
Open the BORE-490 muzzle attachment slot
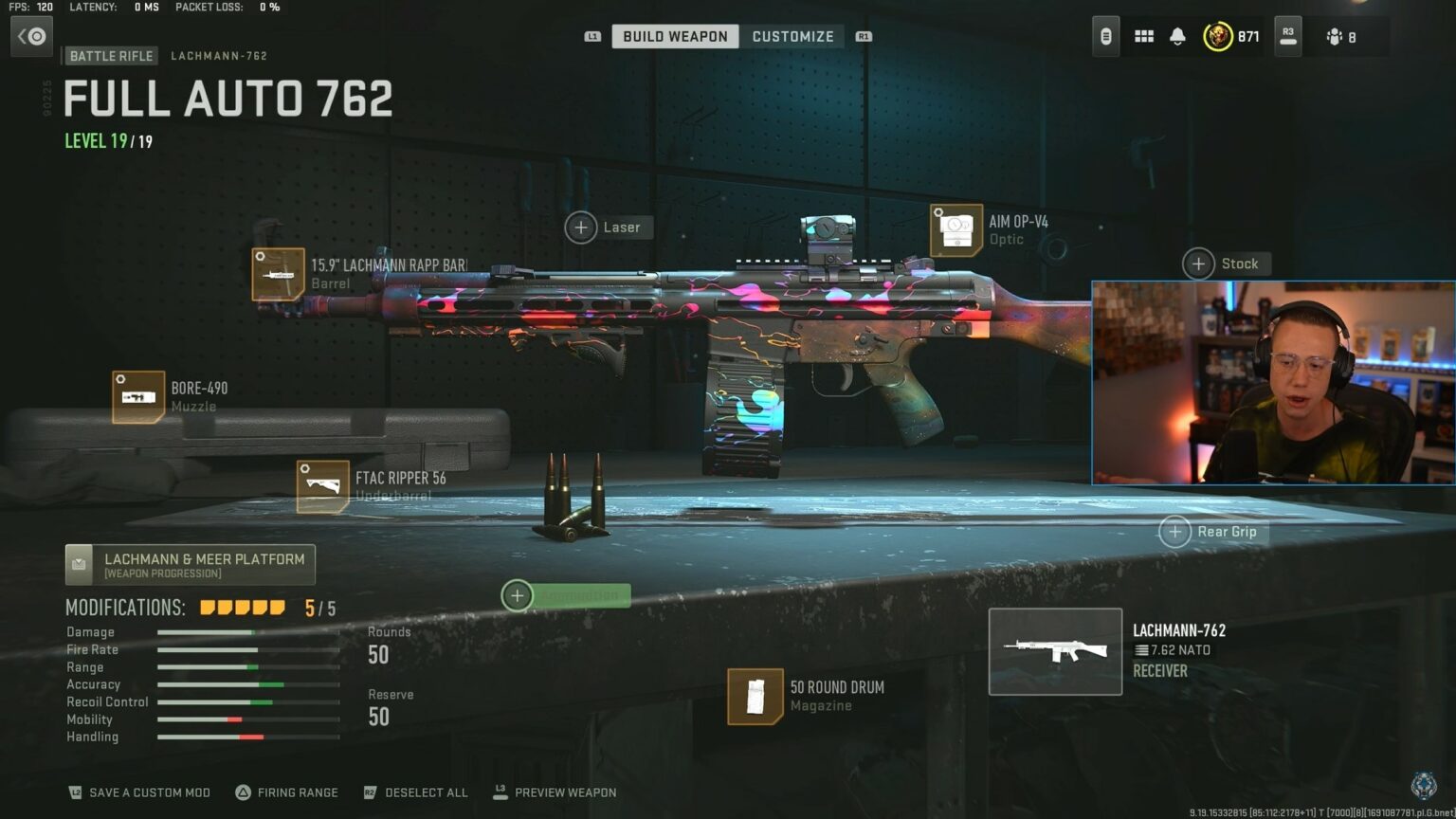pos(138,395)
